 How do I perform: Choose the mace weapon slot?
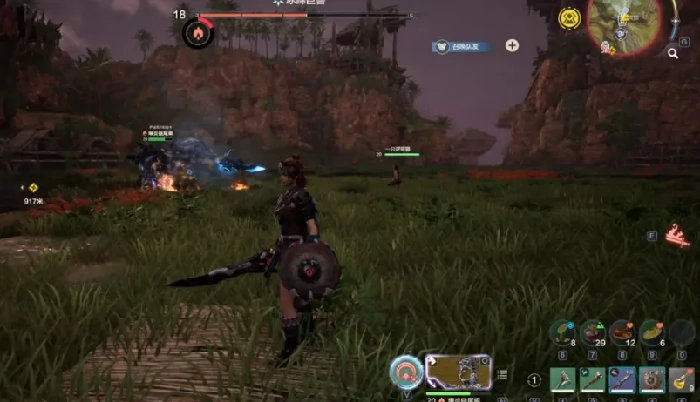point(593,380)
